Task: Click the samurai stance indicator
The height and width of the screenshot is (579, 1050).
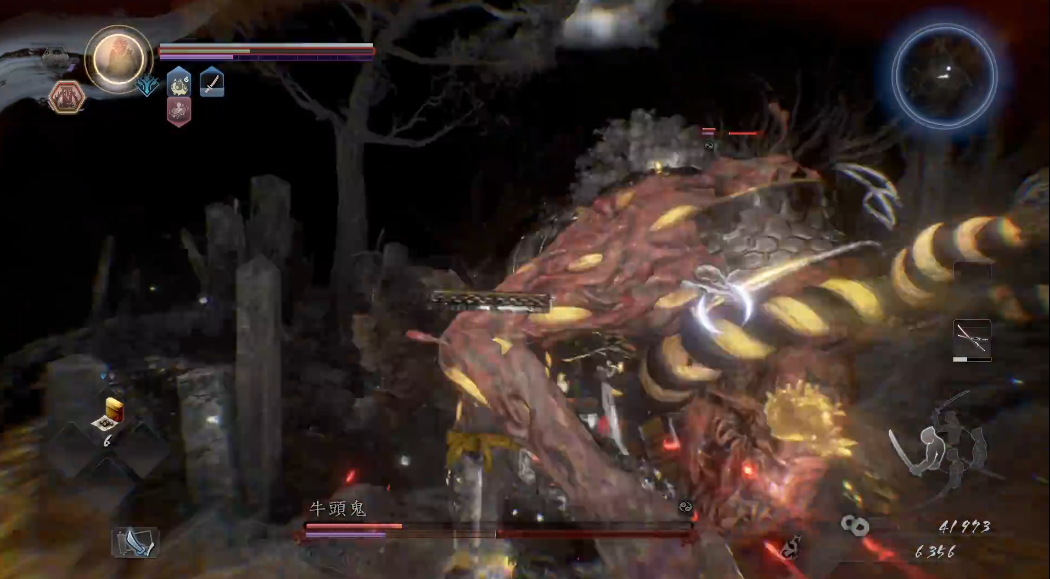Action: [x=936, y=451]
